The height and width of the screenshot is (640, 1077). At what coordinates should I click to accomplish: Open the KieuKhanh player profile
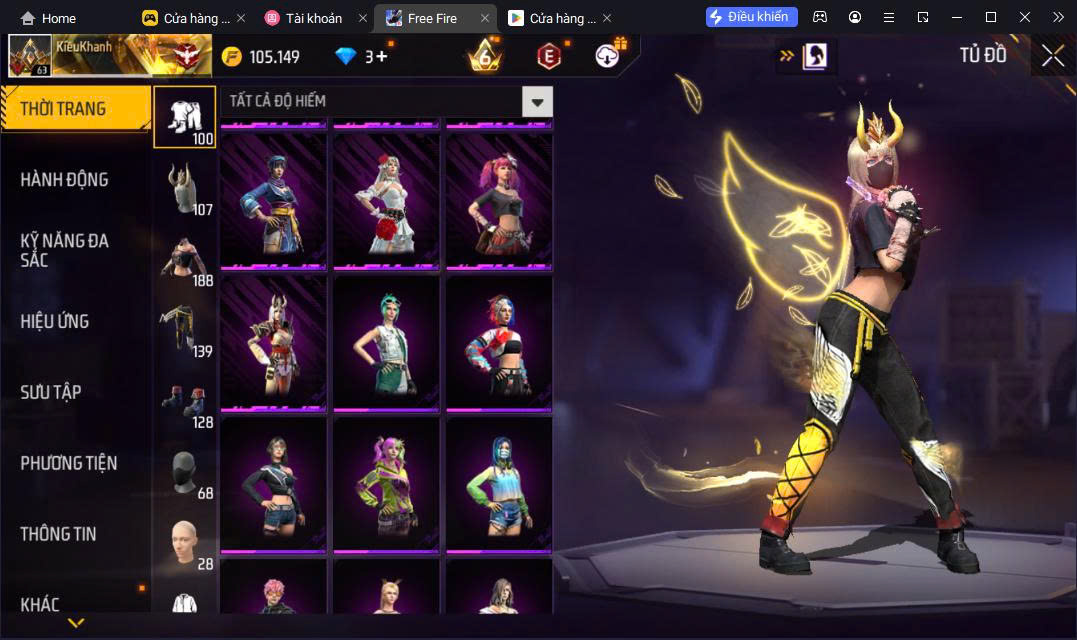click(x=80, y=56)
